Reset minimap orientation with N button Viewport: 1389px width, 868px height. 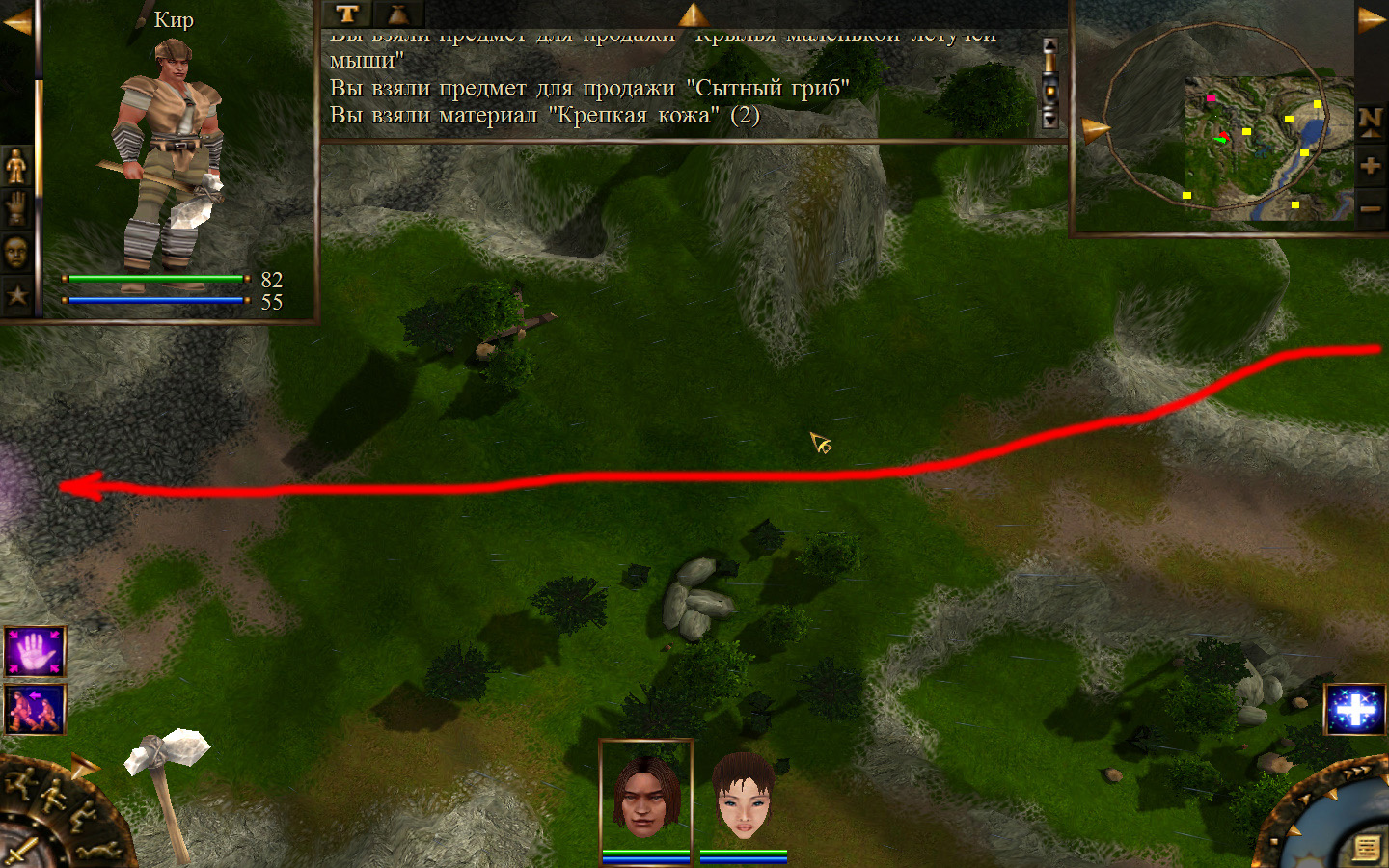point(1370,121)
